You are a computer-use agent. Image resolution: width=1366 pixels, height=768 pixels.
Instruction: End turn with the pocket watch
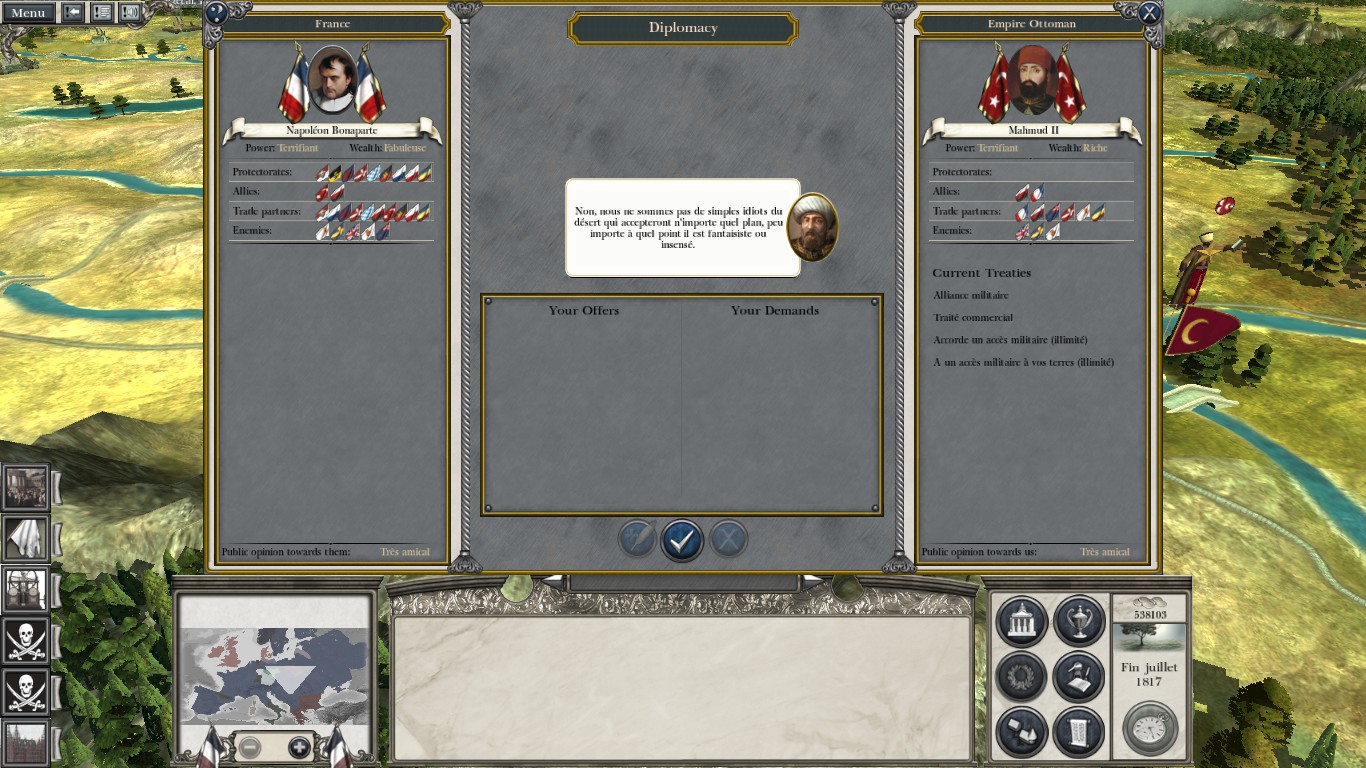click(x=1149, y=728)
